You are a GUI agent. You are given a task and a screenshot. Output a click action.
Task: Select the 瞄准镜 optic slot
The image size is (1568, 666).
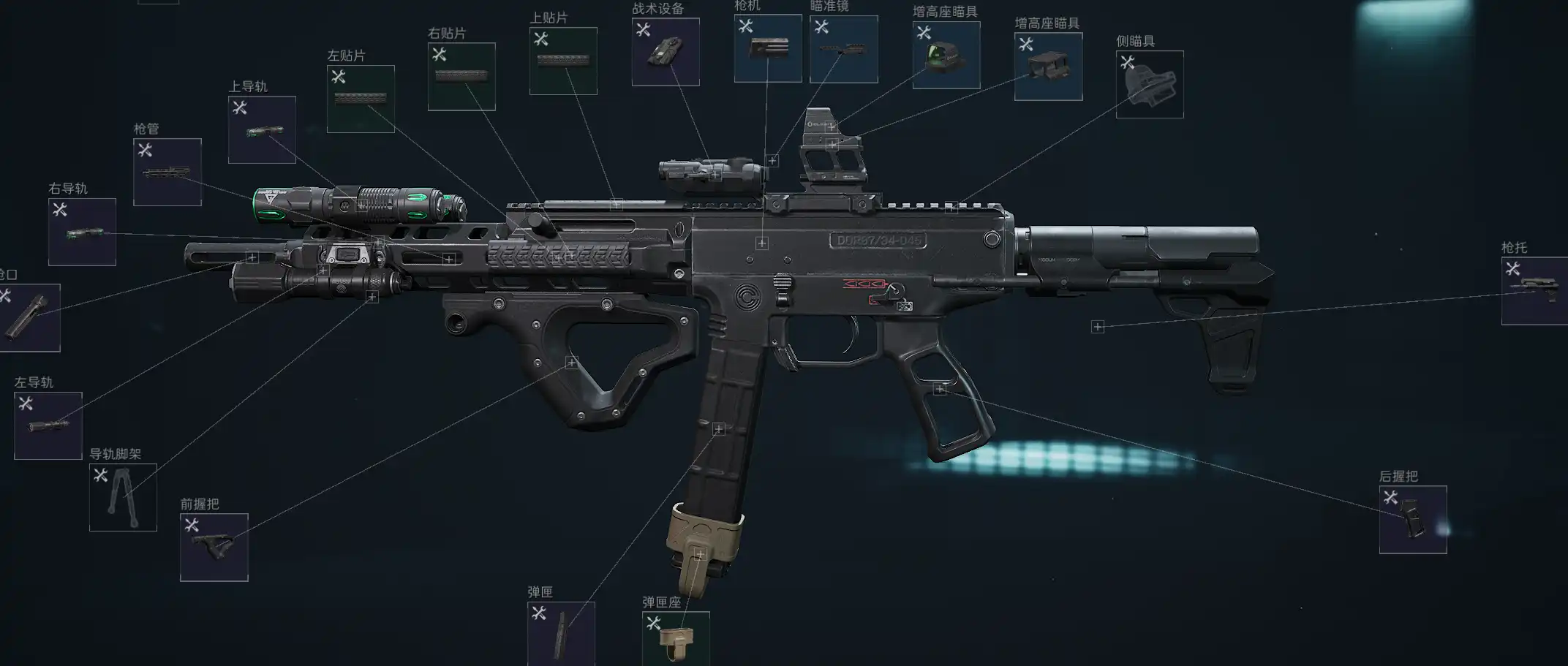pos(844,49)
